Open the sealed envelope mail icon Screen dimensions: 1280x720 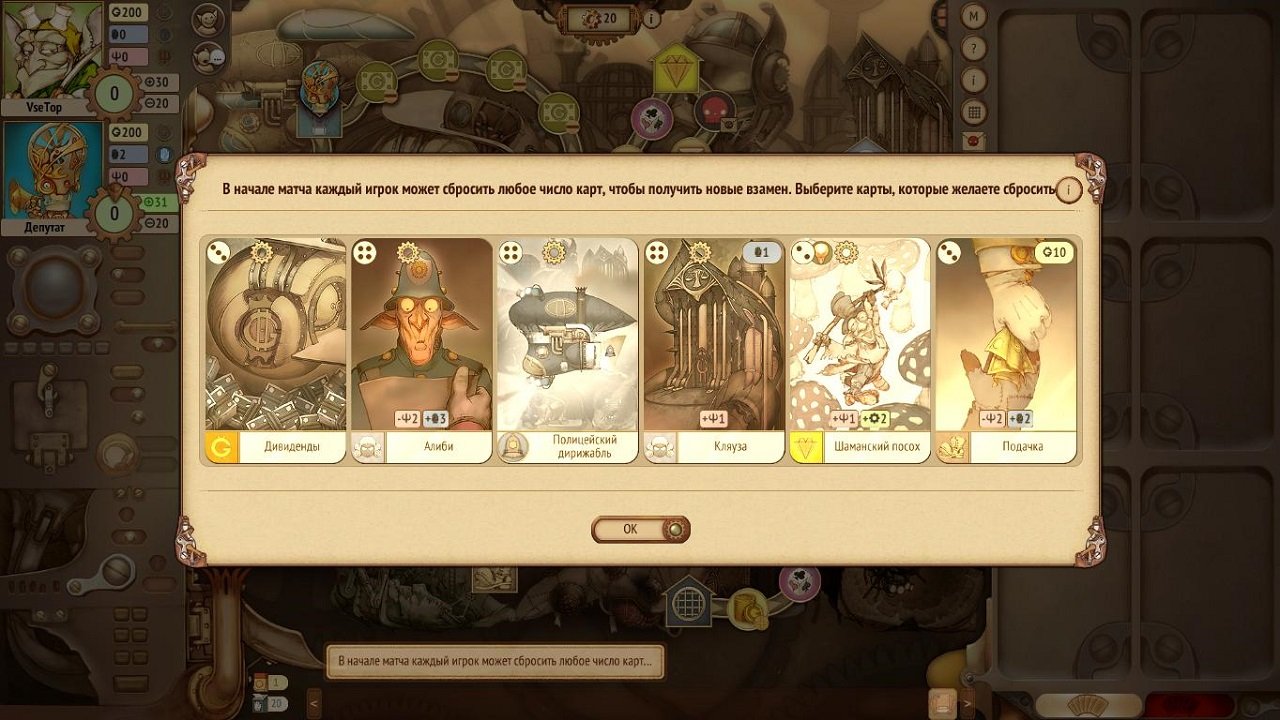point(973,141)
